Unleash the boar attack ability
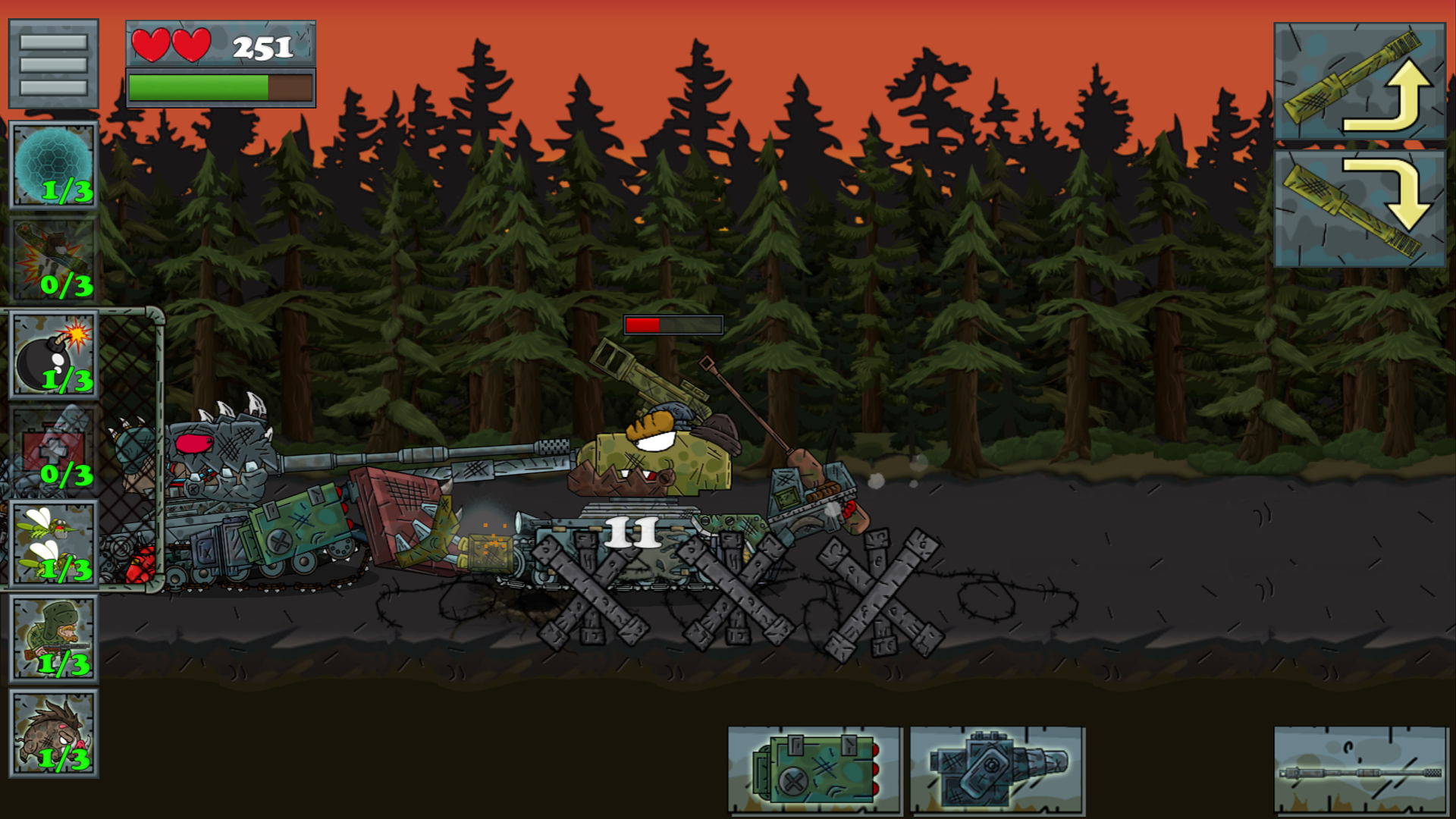 pos(53,732)
